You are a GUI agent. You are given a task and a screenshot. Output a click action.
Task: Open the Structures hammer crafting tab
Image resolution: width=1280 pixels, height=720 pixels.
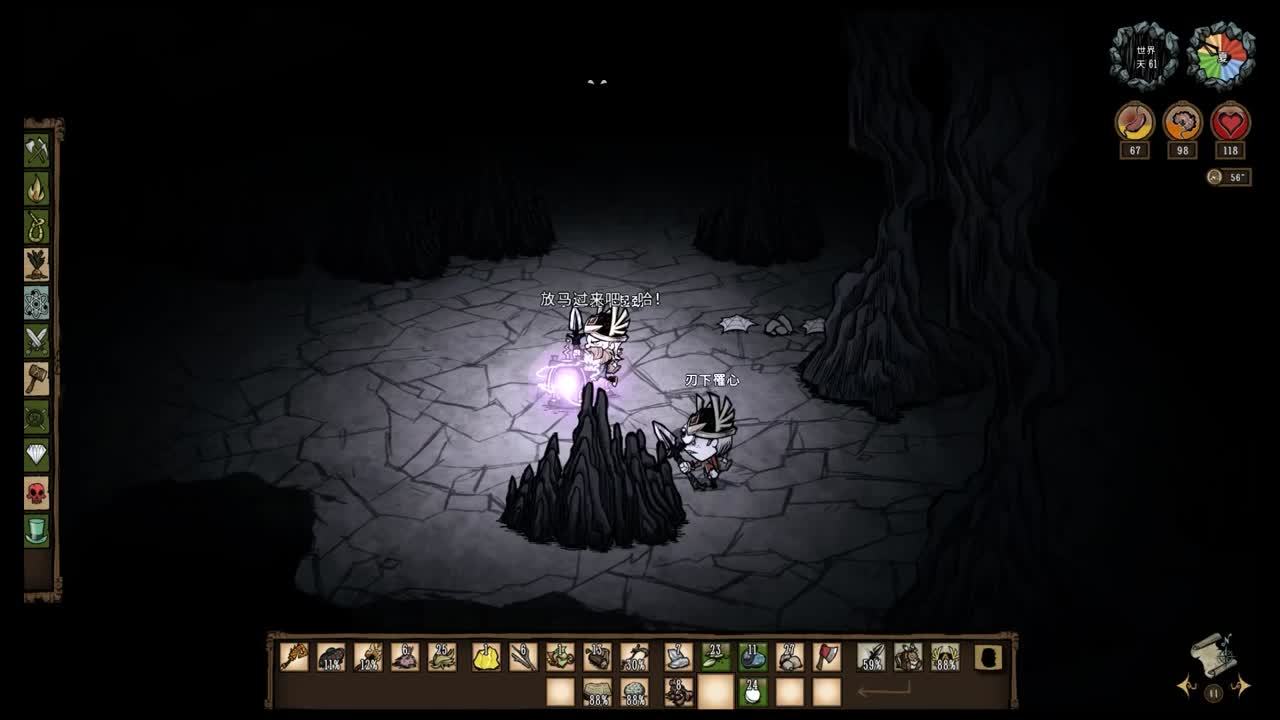tap(37, 379)
